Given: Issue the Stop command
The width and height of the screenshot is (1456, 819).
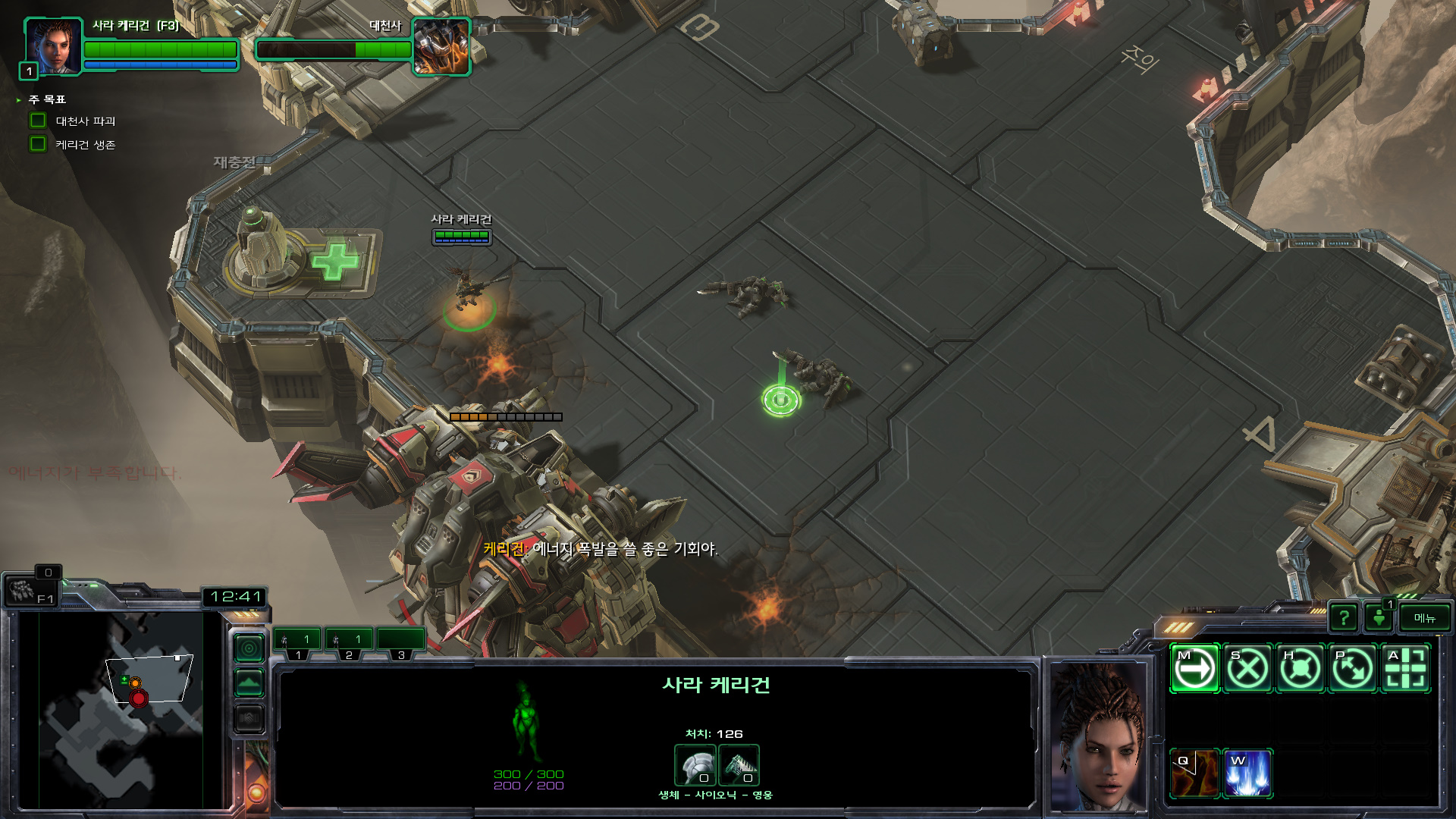Looking at the screenshot, I should 1247,669.
